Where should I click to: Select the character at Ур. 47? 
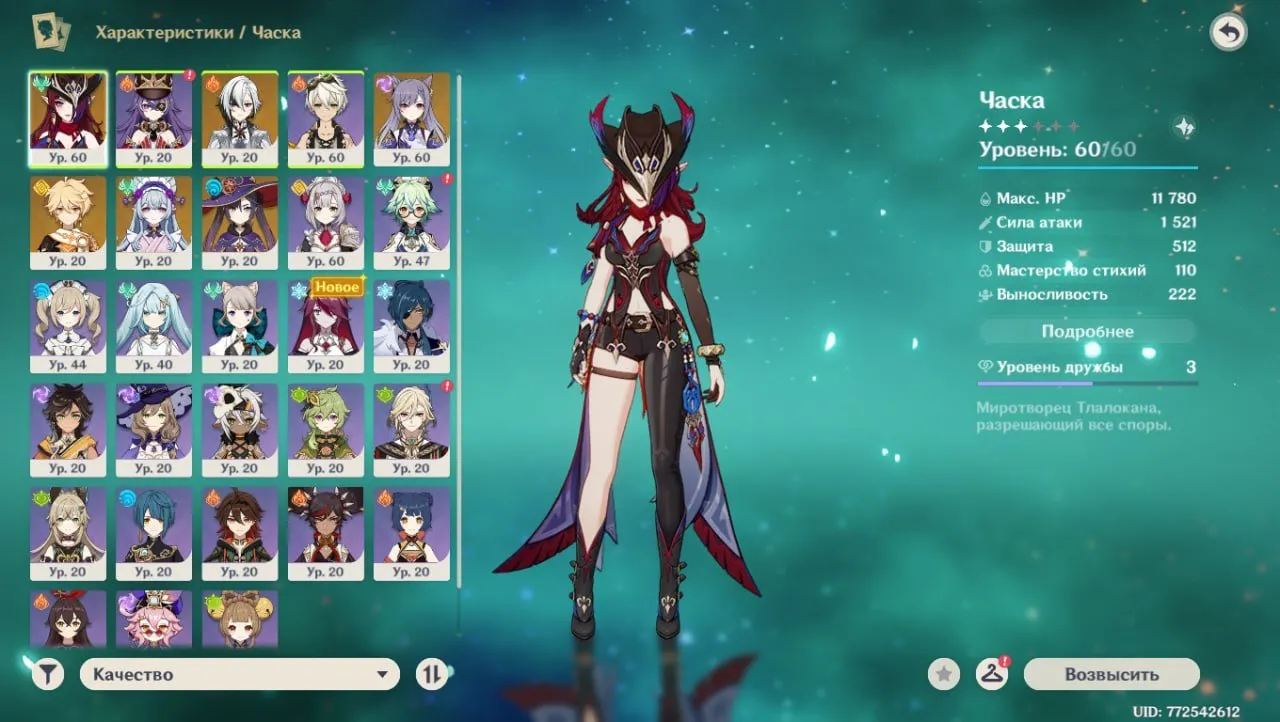coord(412,220)
